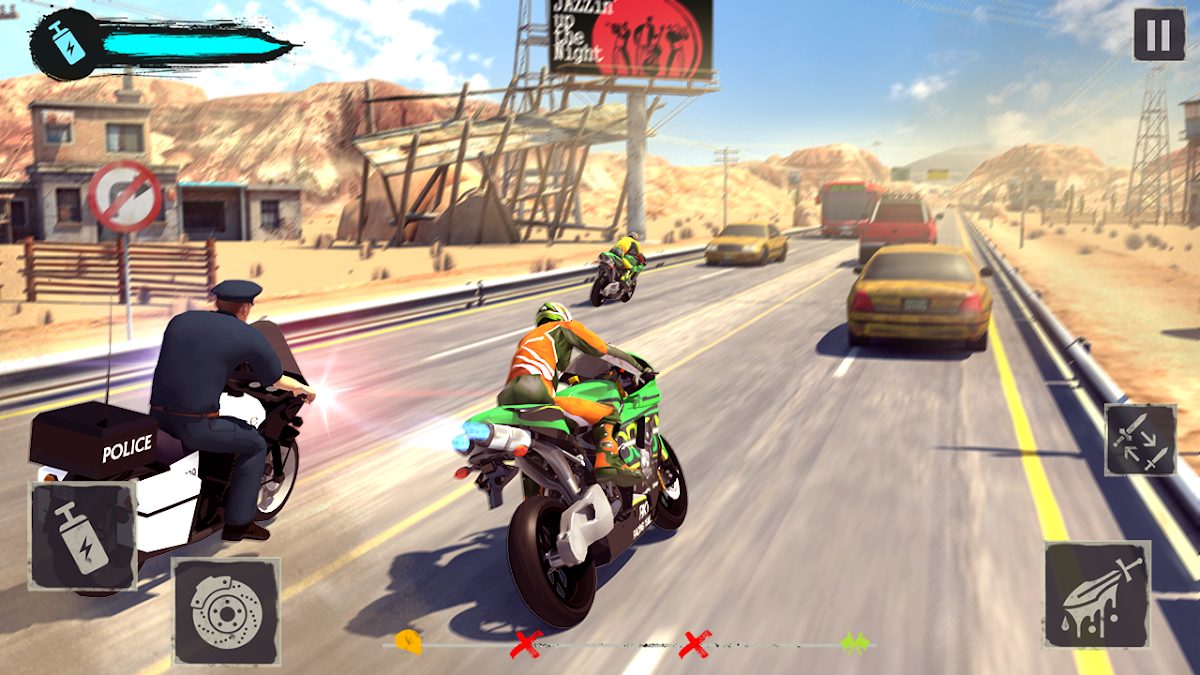Pause the game
Viewport: 1200px width, 675px height.
[x=1158, y=36]
